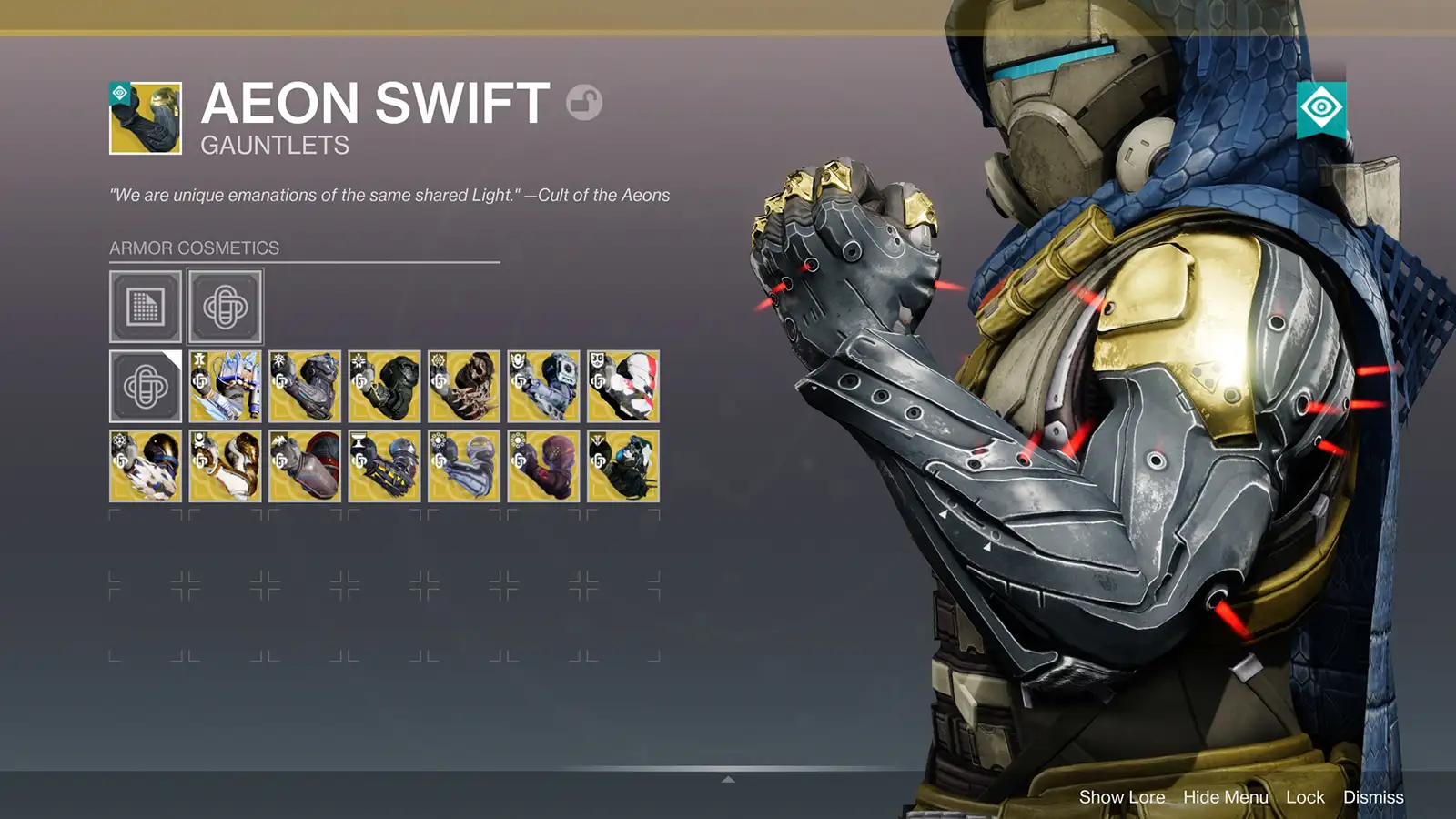1456x819 pixels.
Task: Expand the panel using the up caret below the grid
Action: (x=726, y=778)
